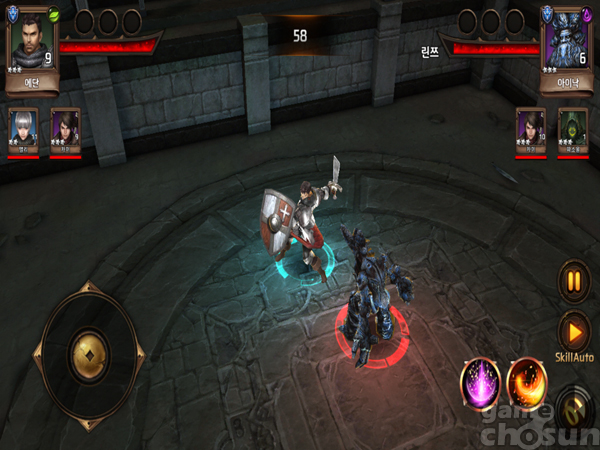Activate the purple energy burst skill
The image size is (600, 450).
(480, 381)
